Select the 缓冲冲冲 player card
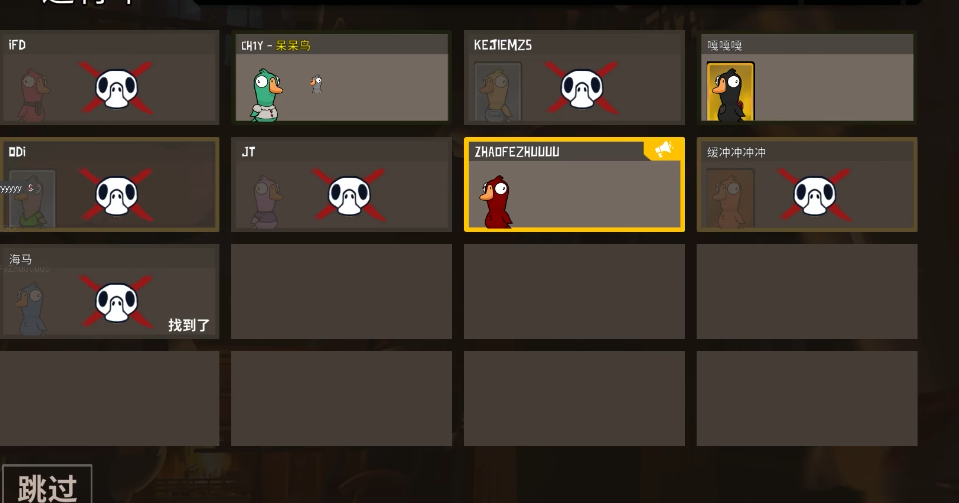This screenshot has height=503, width=959. click(807, 185)
